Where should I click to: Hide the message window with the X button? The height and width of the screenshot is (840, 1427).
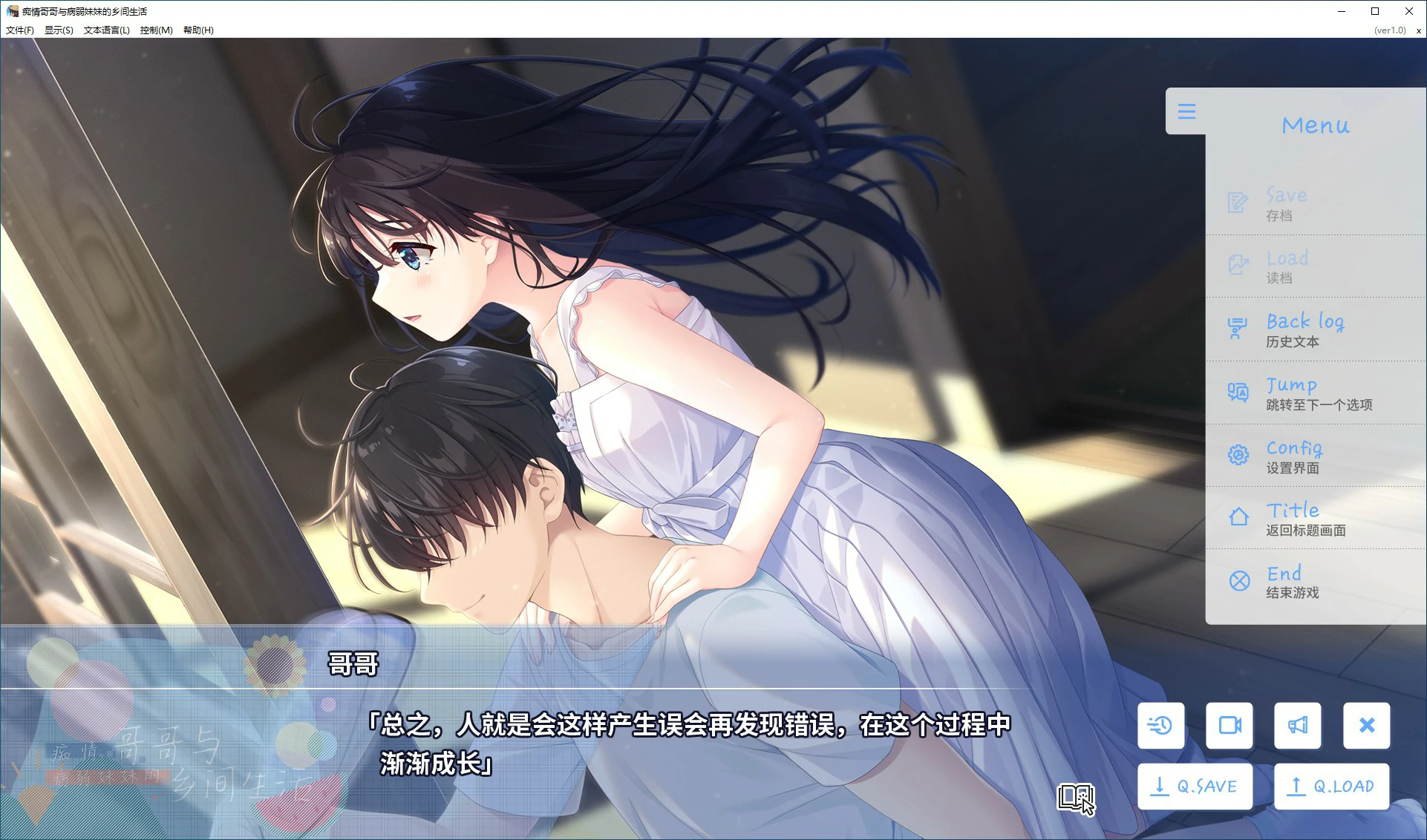(1366, 725)
